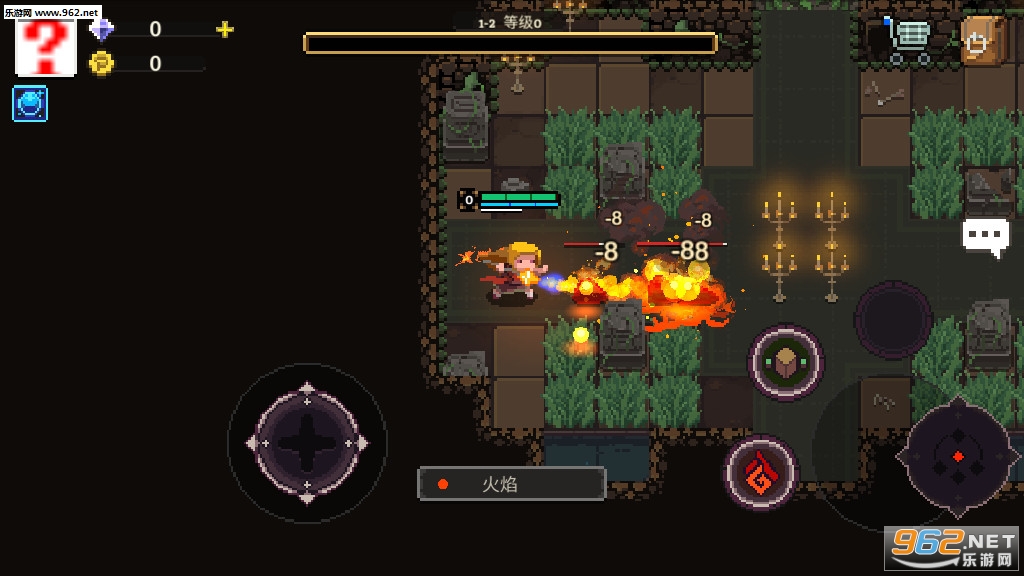Use the green-gem item skill button
1024x576 pixels.
point(786,362)
